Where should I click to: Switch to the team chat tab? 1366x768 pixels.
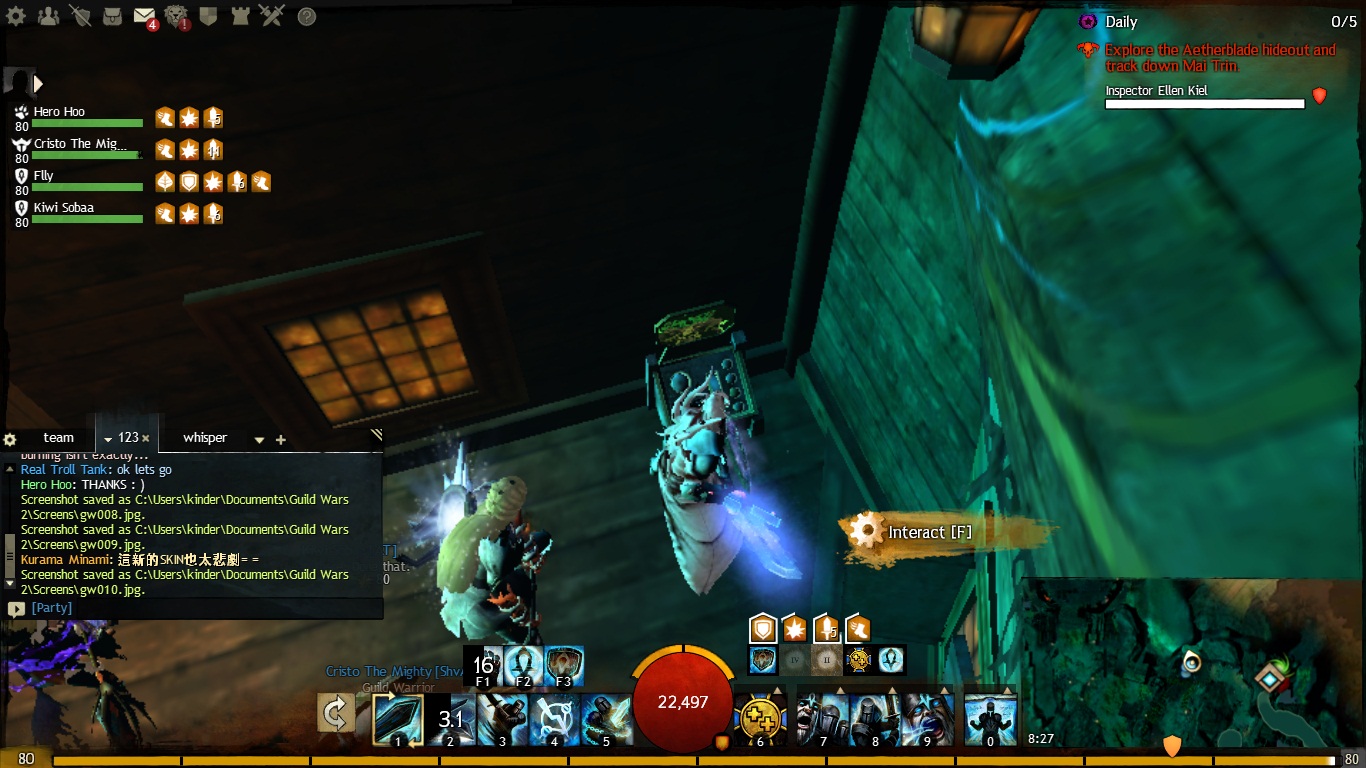coord(59,438)
